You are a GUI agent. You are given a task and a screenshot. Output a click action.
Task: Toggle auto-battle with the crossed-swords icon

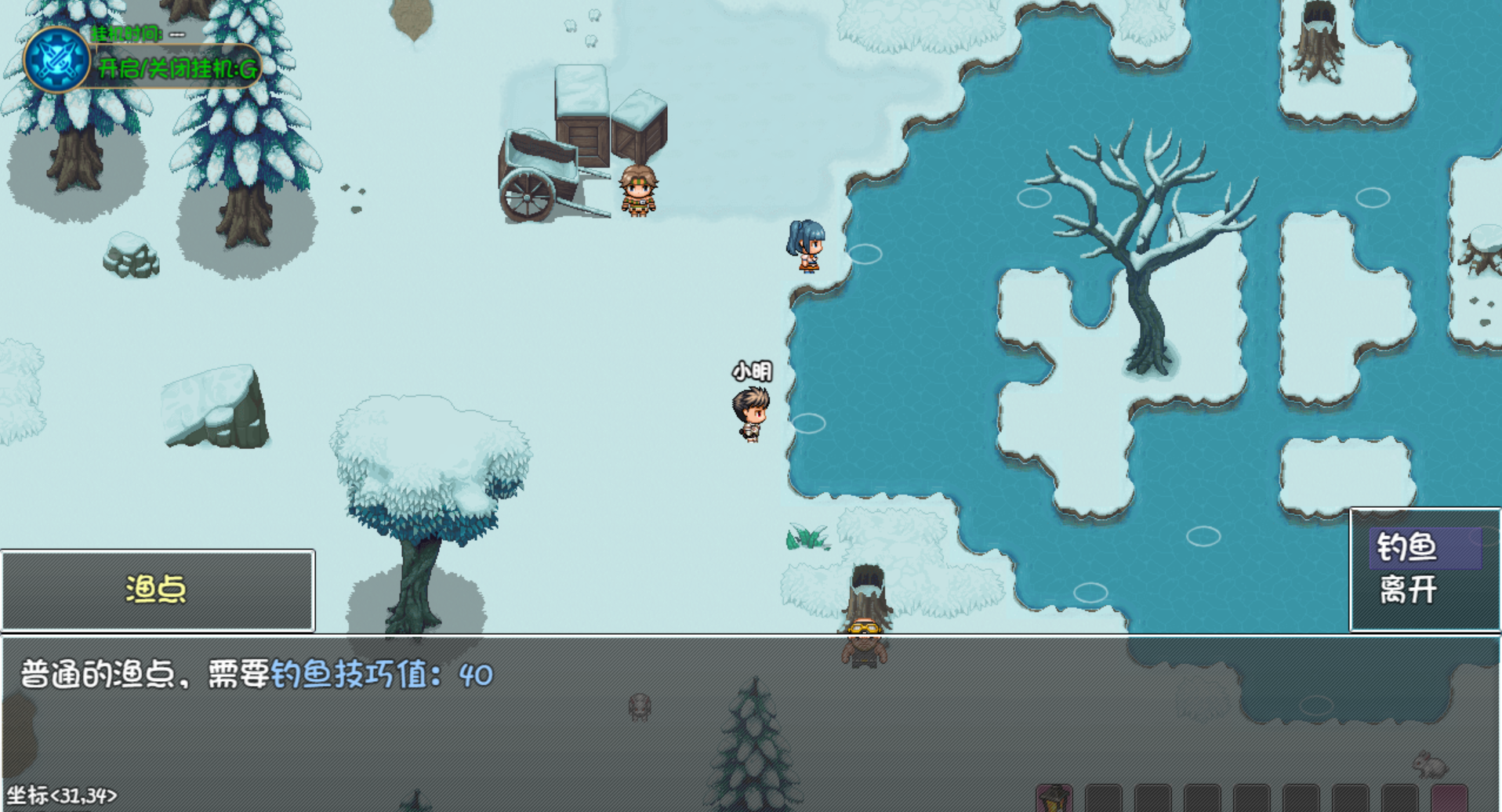pyautogui.click(x=56, y=60)
